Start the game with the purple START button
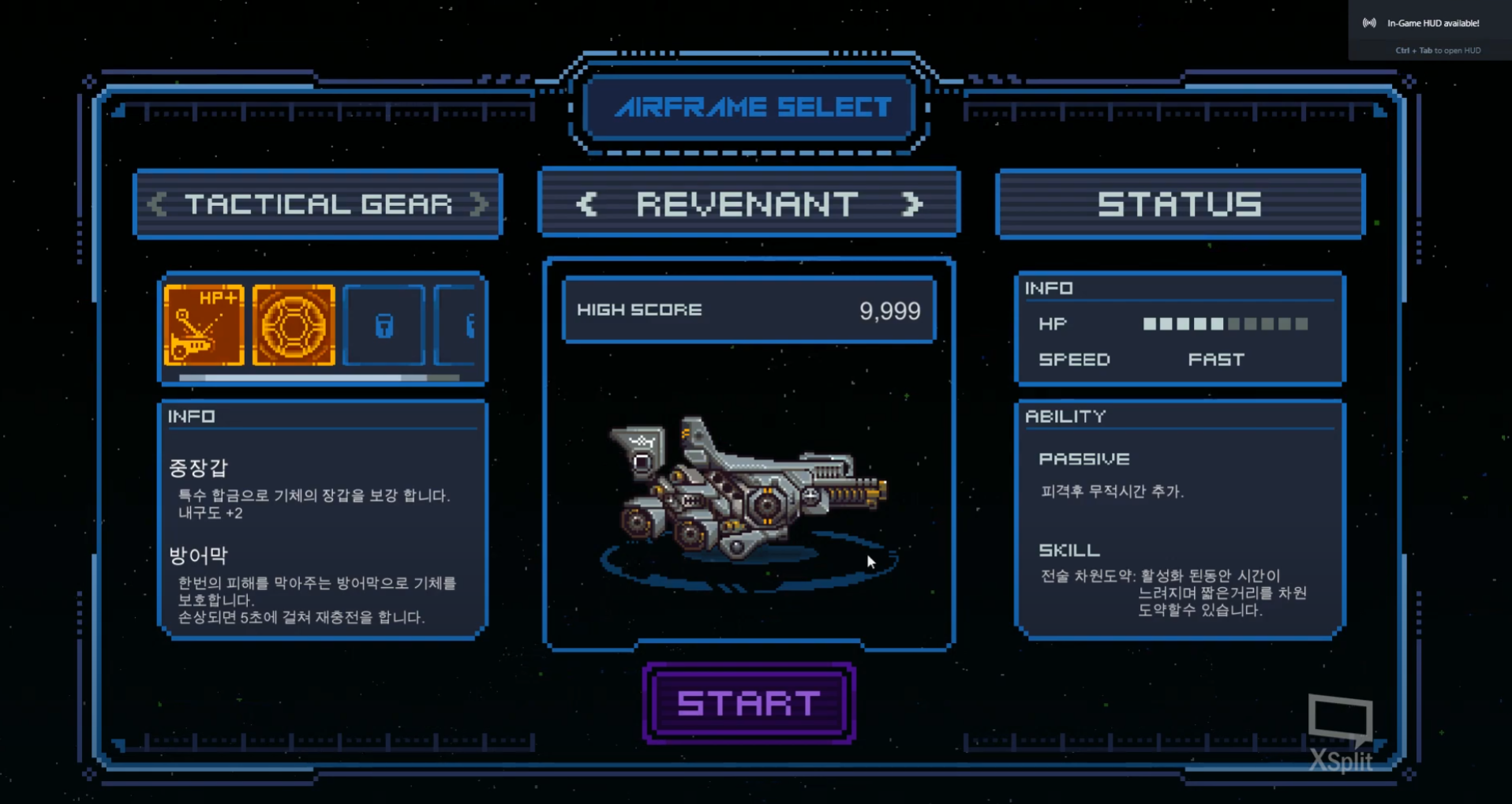This screenshot has width=1512, height=804. 749,703
